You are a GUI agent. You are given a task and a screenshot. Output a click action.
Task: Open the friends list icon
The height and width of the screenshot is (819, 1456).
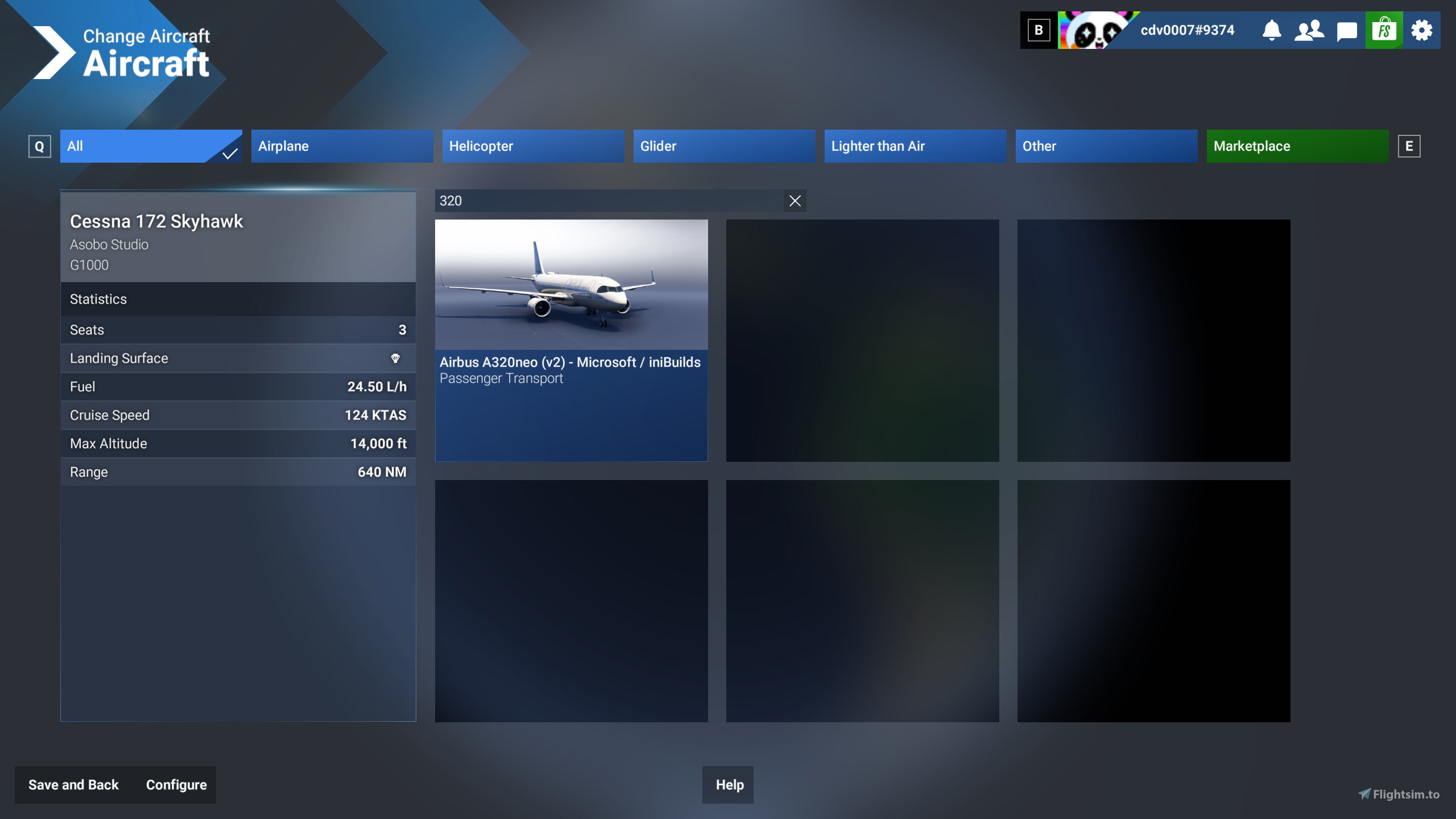1309,30
